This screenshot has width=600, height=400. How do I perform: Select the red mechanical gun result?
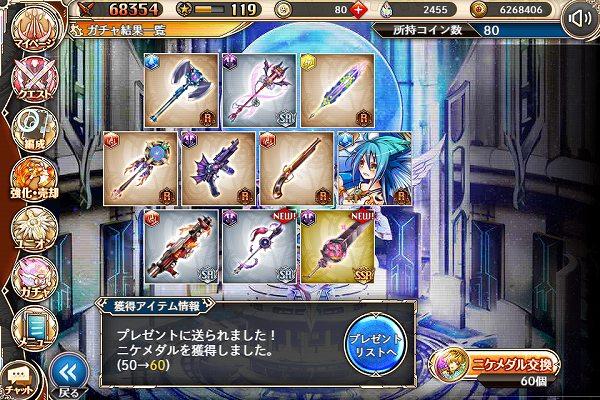(181, 244)
